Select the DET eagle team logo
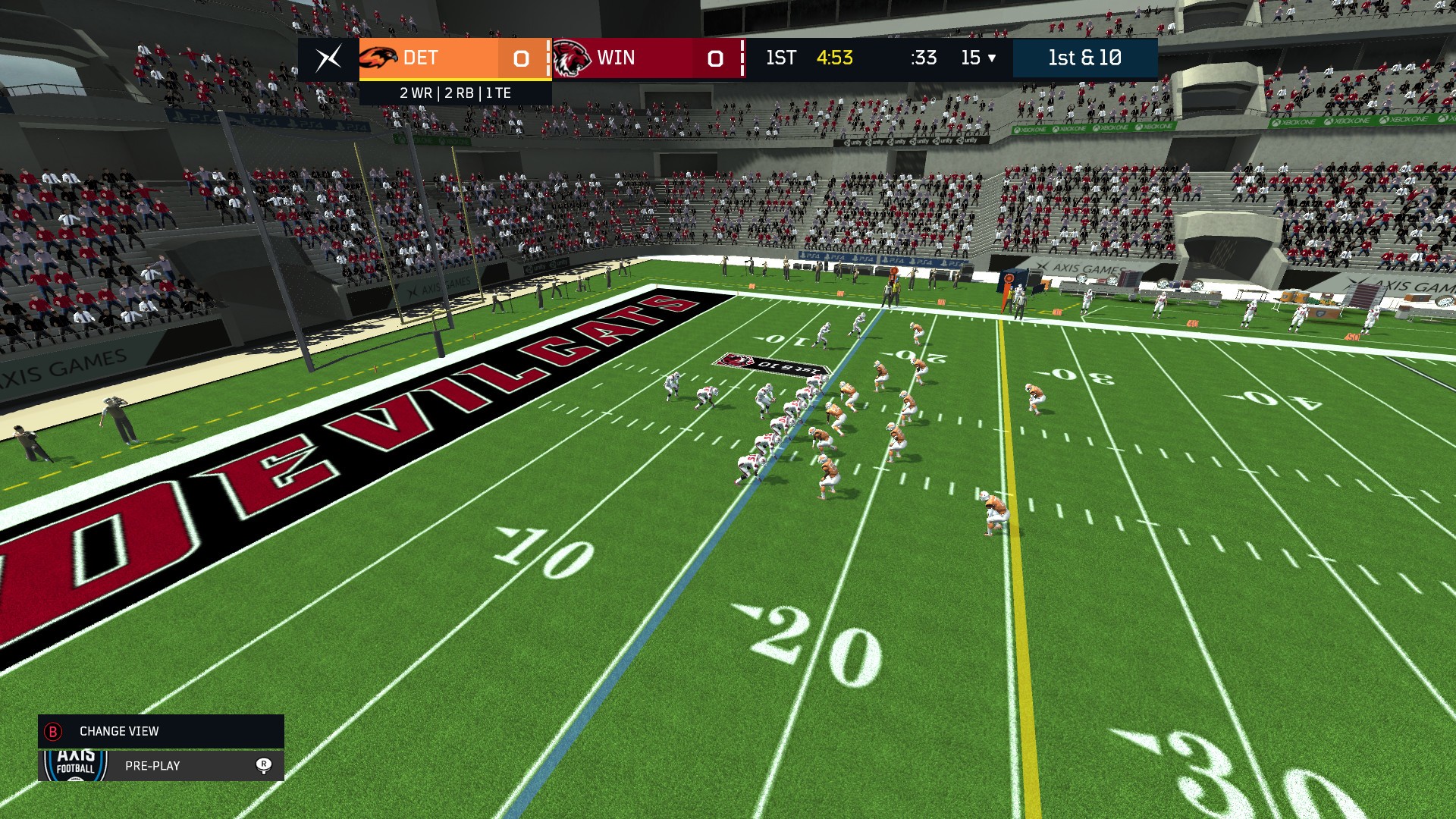The width and height of the screenshot is (1456, 819). (x=379, y=58)
